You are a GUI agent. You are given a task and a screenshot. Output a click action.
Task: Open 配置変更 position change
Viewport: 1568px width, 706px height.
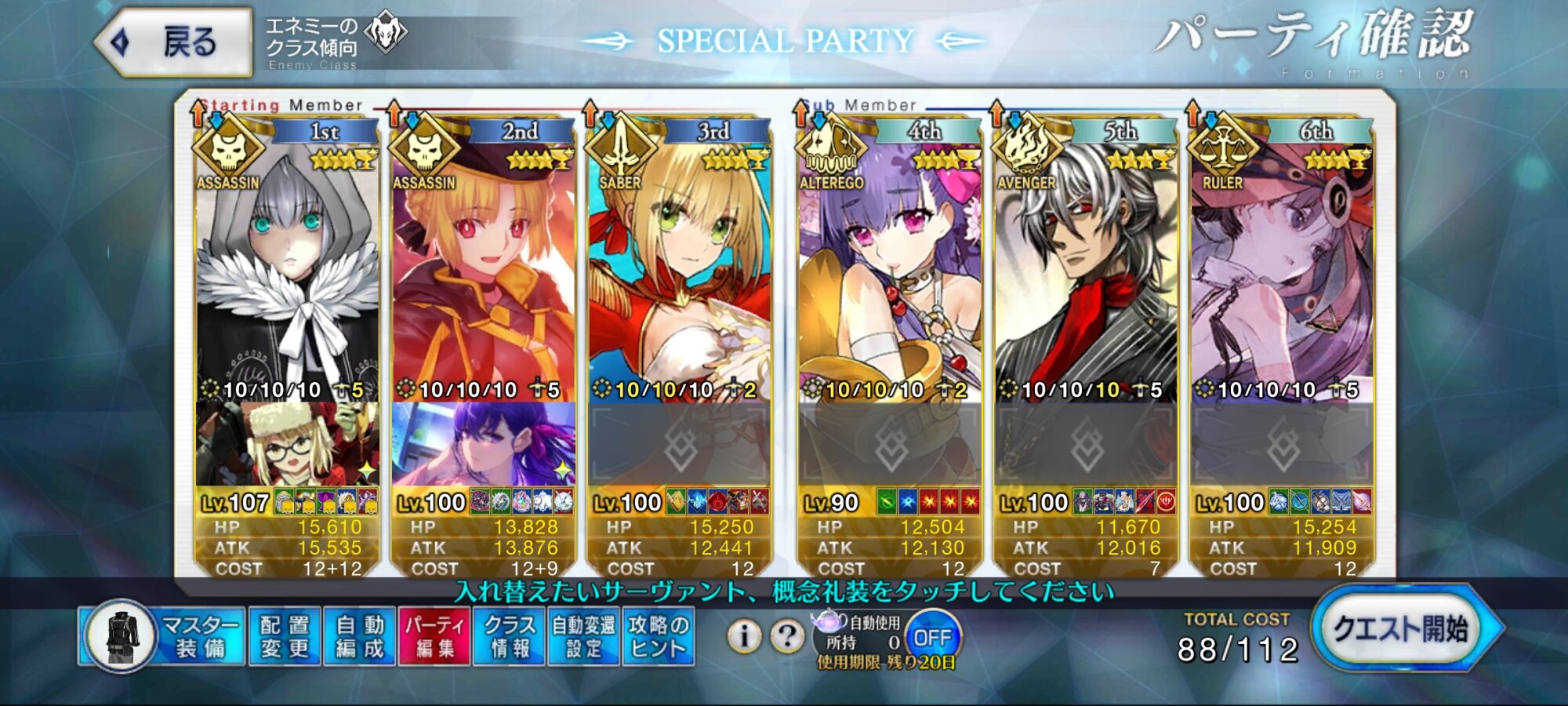point(285,636)
